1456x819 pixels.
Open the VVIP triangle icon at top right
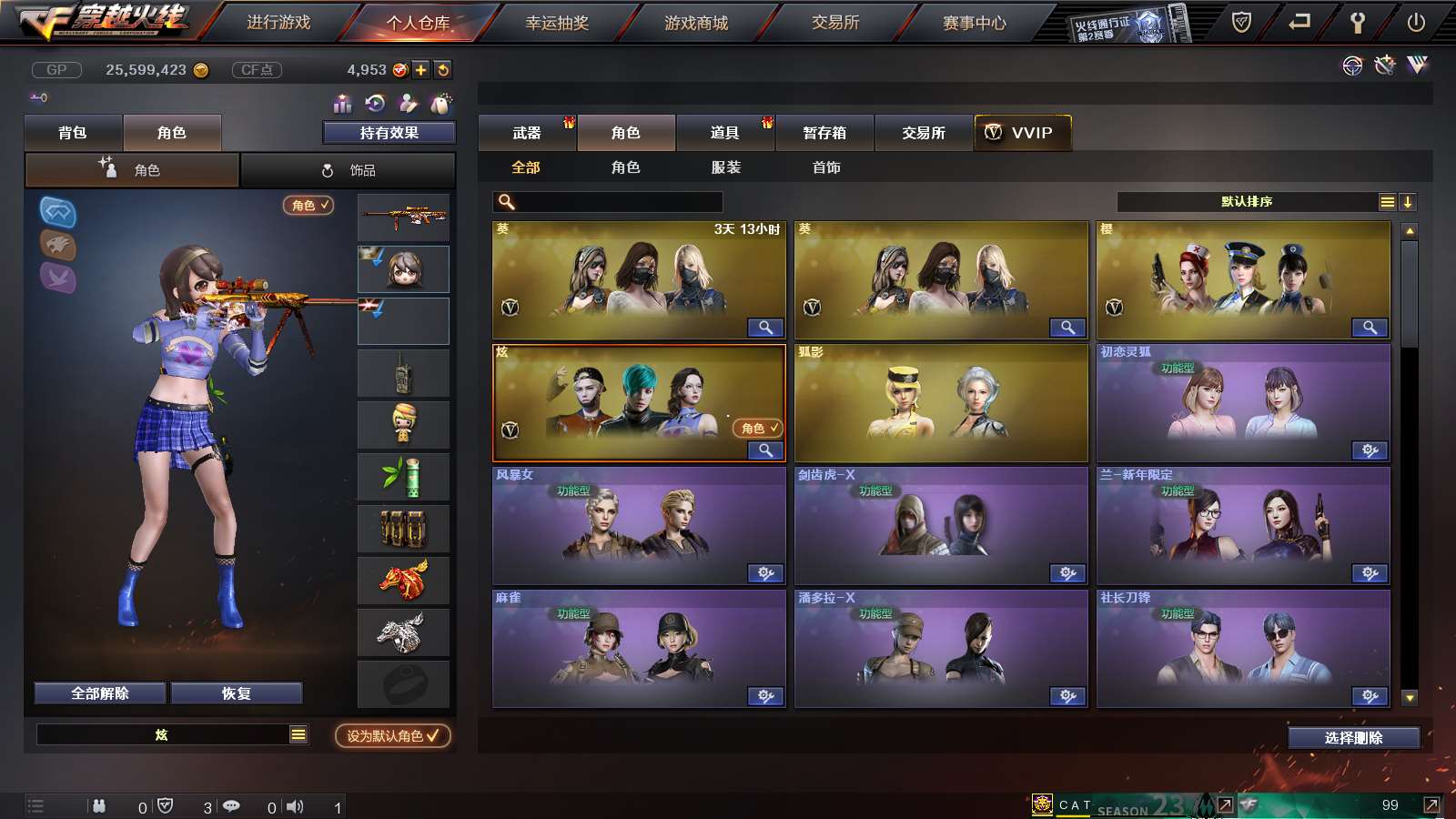coord(1417,64)
